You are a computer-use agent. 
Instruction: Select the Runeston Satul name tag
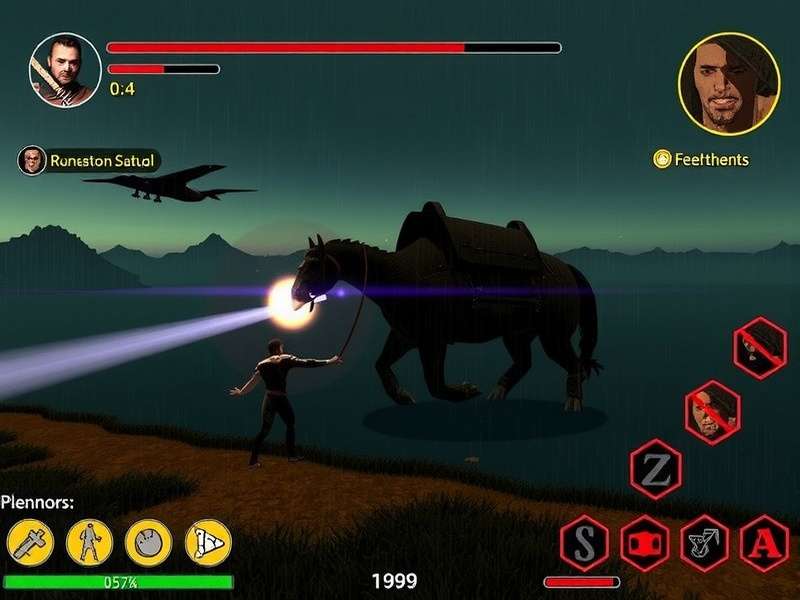(89, 160)
